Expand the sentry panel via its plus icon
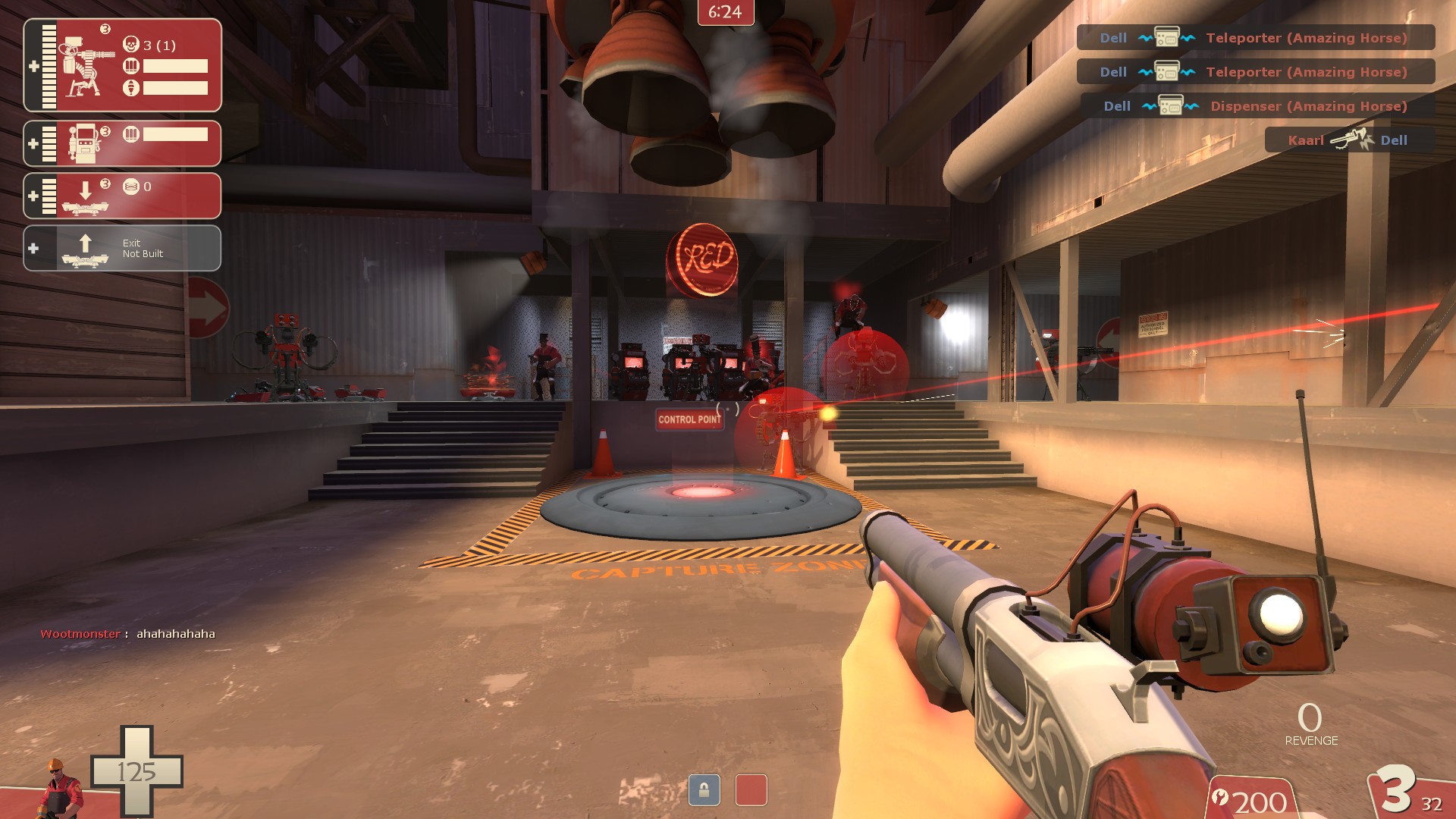1456x819 pixels. point(34,67)
